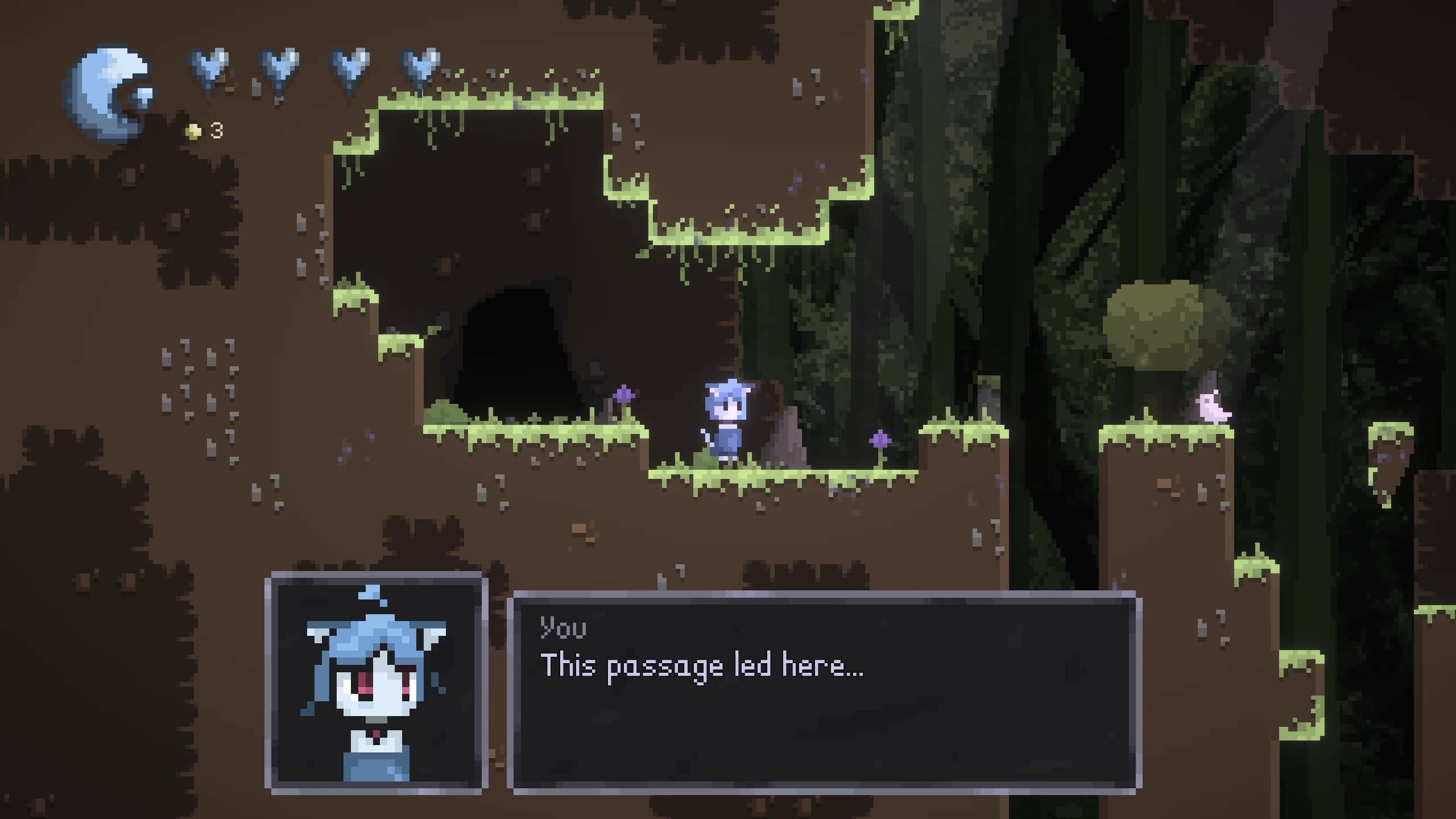The width and height of the screenshot is (1456, 819).
Task: Click the speaker name 'You'
Action: (563, 628)
